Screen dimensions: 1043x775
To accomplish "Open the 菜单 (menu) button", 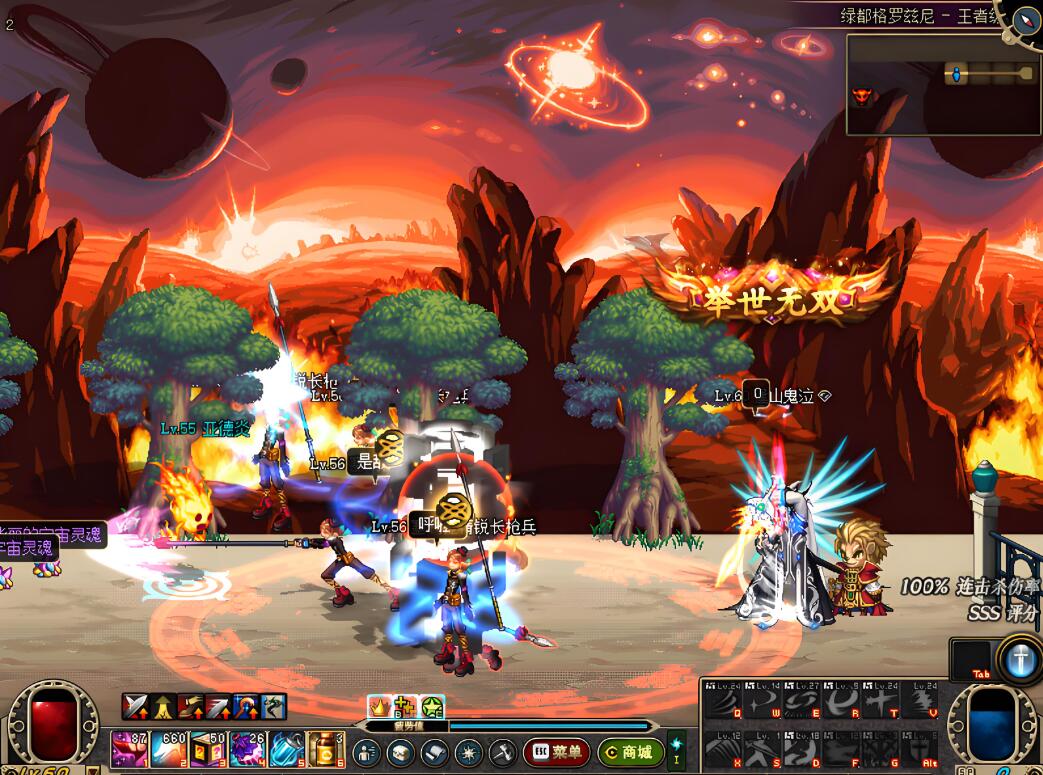I will pos(556,752).
